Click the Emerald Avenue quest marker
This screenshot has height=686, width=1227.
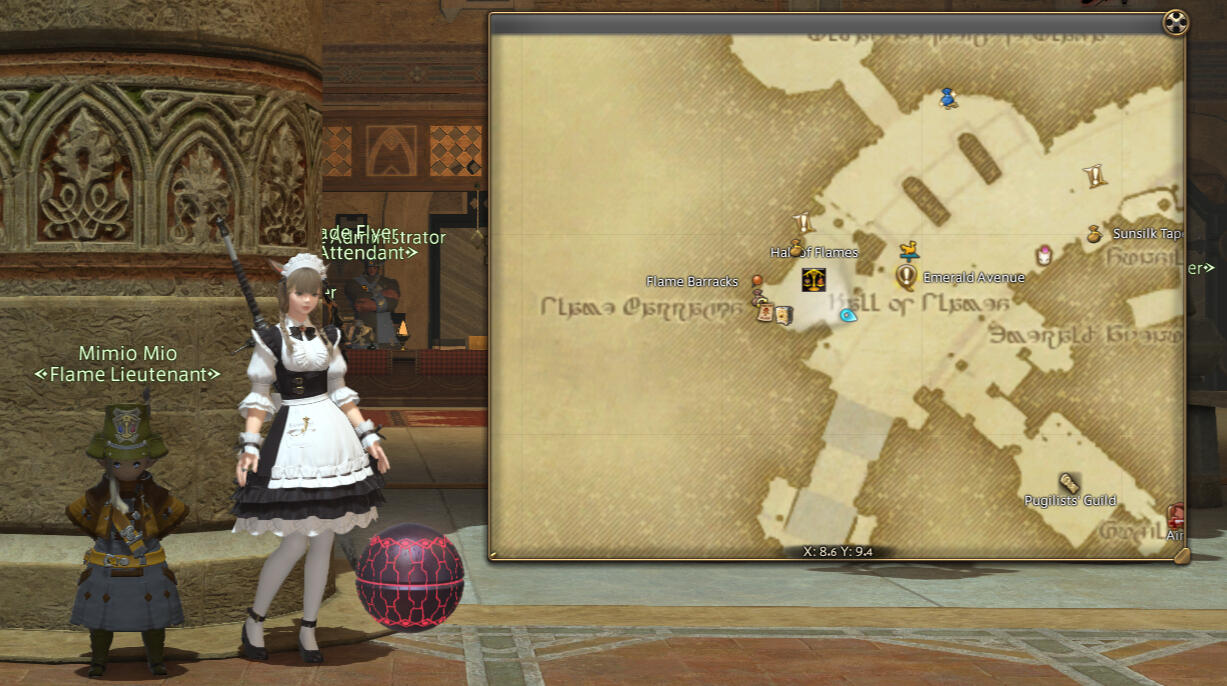point(907,275)
